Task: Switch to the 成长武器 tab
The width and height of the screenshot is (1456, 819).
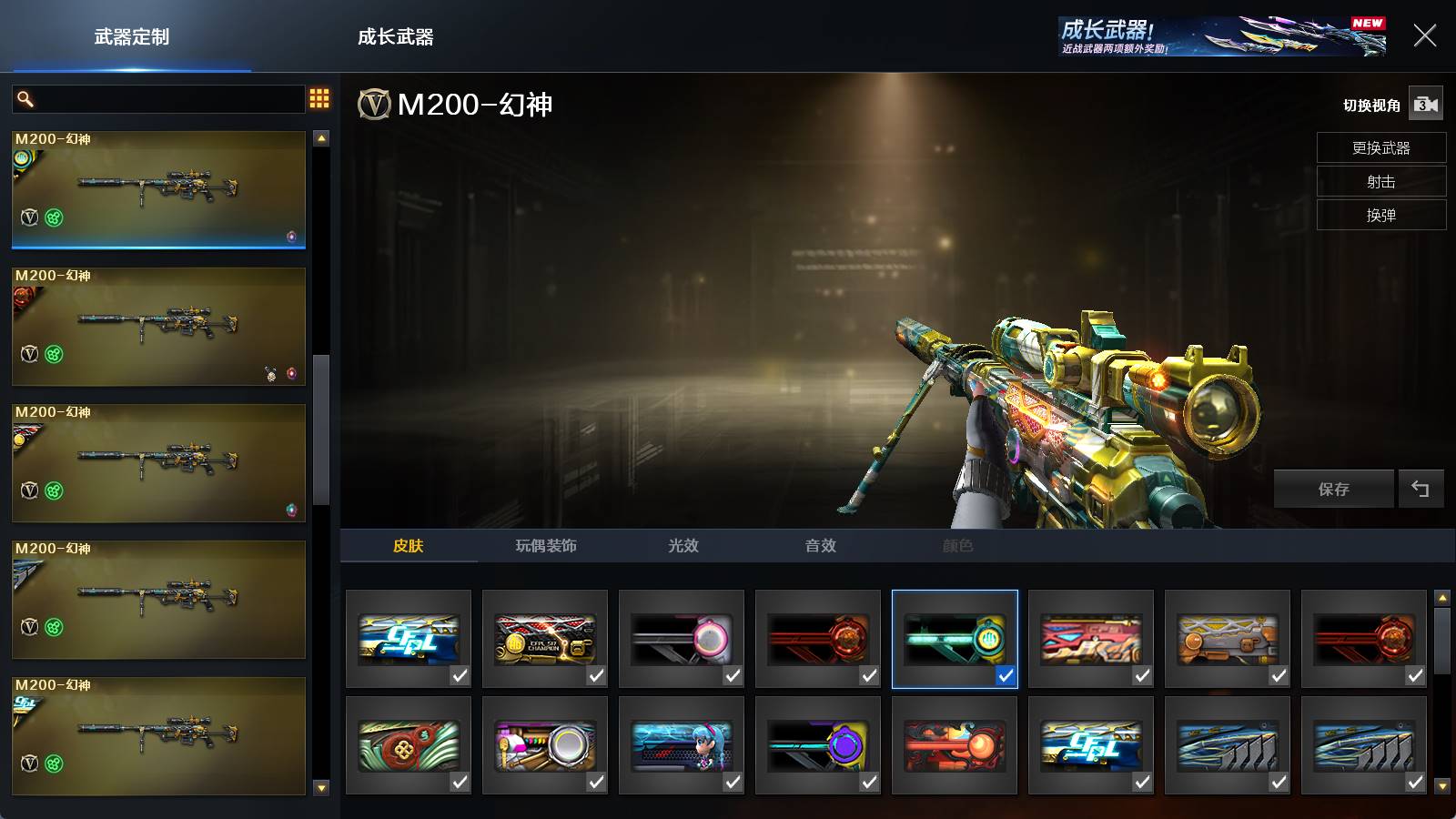Action: pos(395,37)
